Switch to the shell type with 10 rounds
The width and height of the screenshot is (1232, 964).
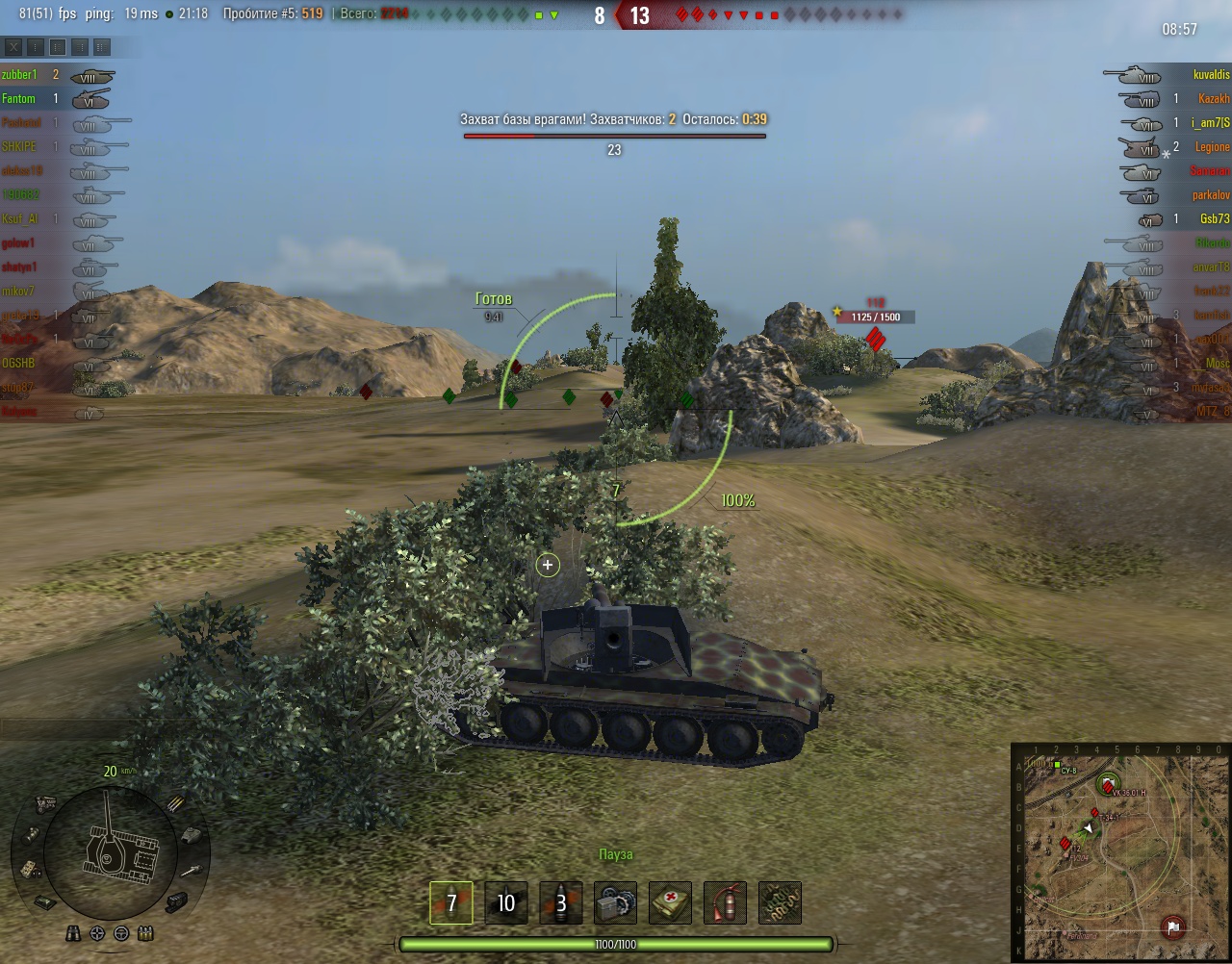[505, 902]
